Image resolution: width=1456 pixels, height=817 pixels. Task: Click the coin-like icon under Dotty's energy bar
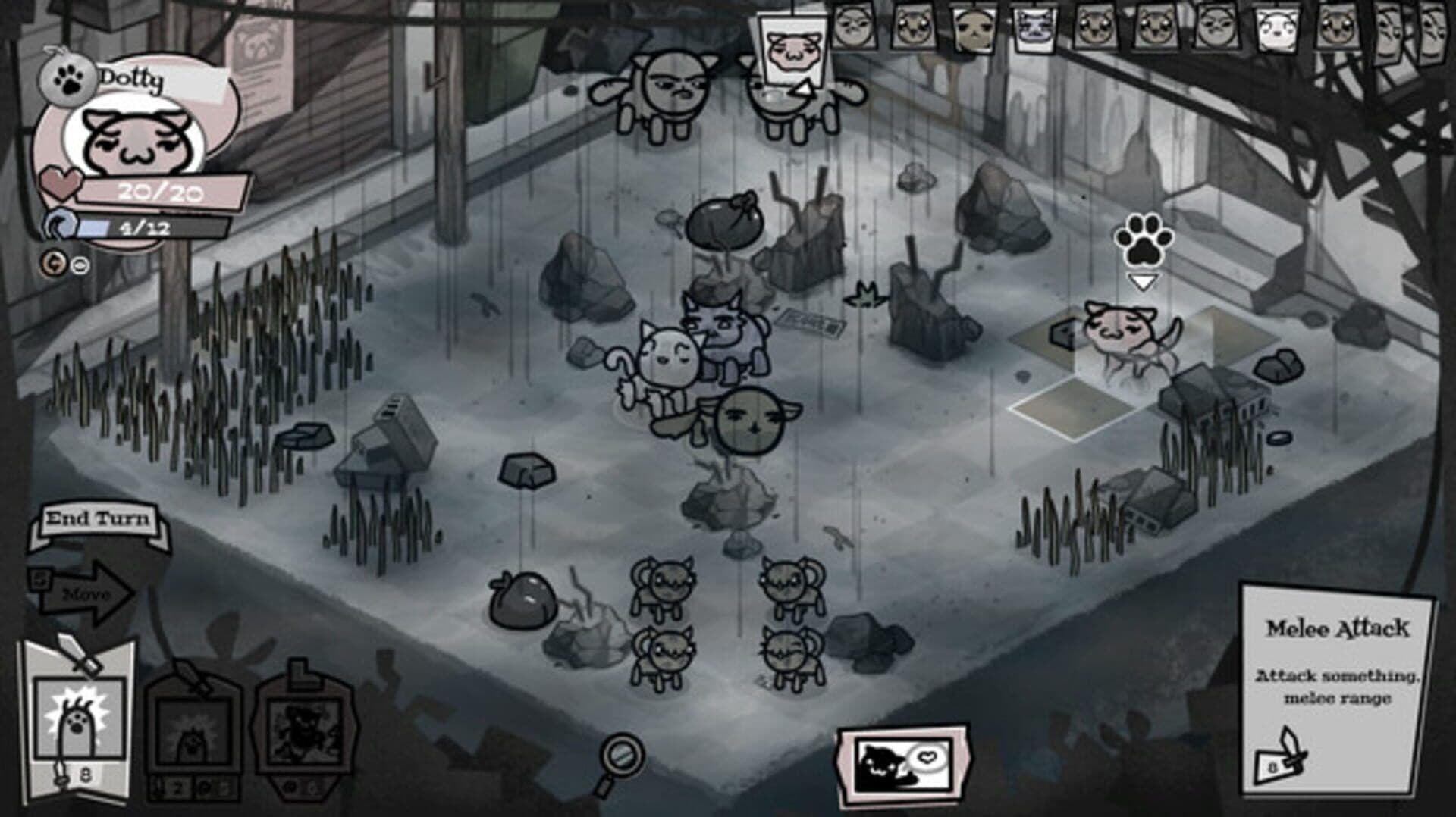[55, 262]
